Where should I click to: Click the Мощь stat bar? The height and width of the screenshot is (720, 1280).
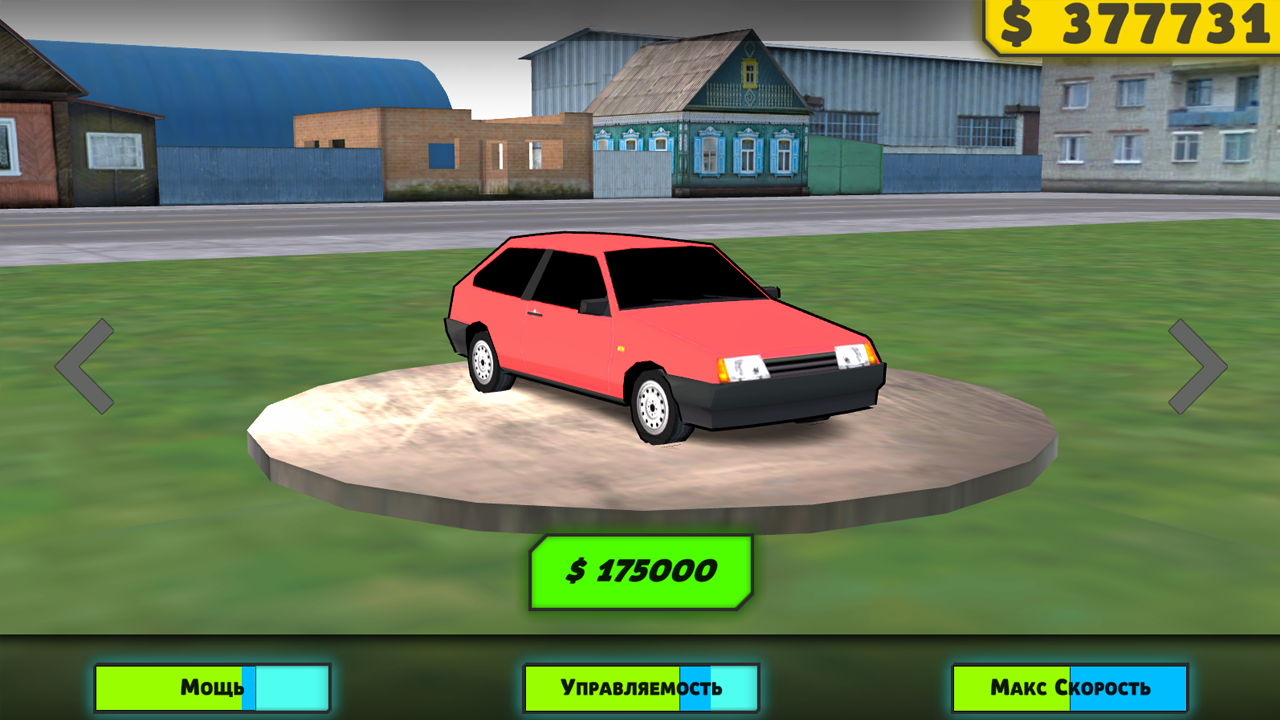pos(212,688)
